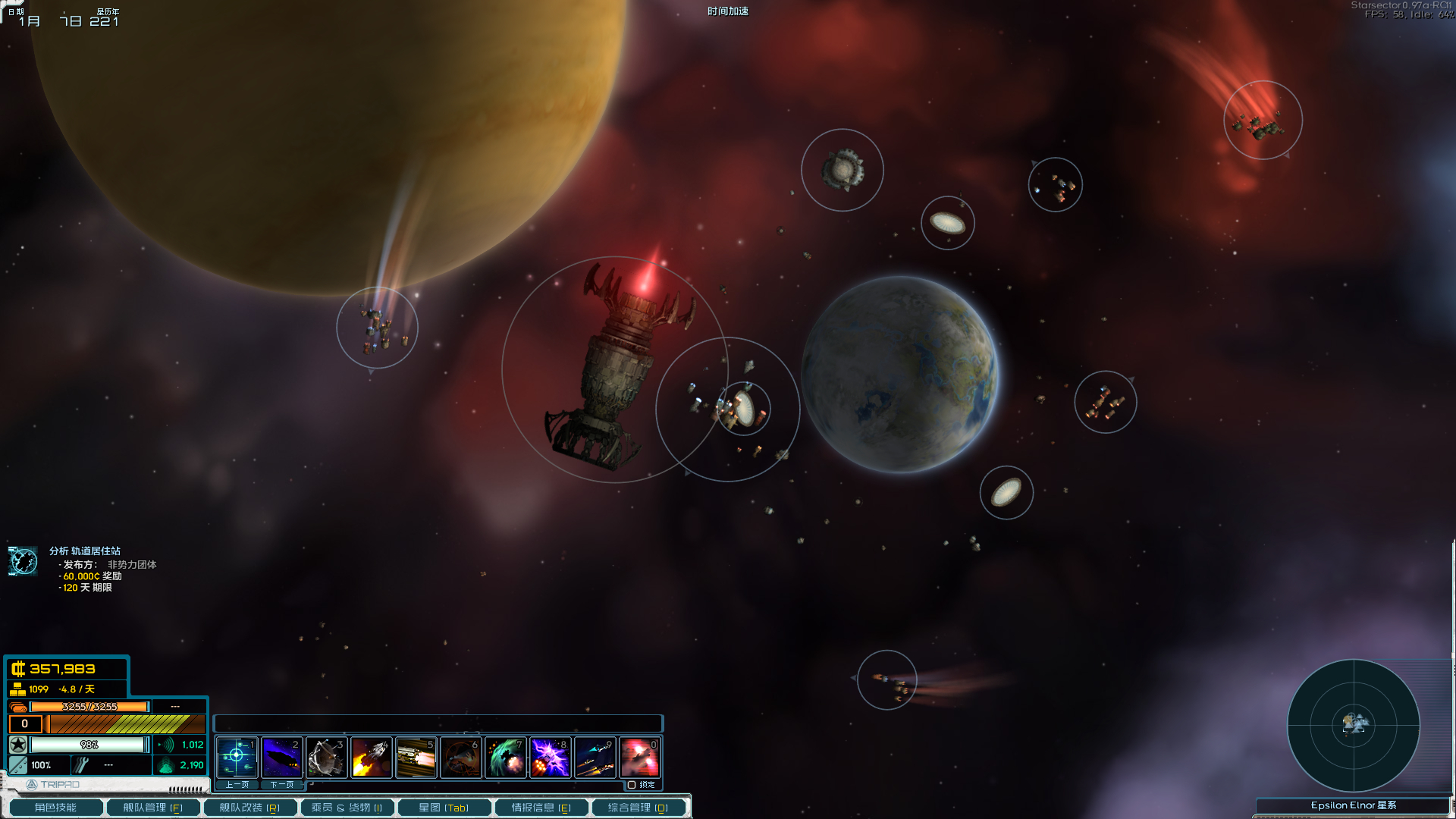The height and width of the screenshot is (819, 1456).
Task: Toggle the 锁定 lock checkbox
Action: [632, 785]
